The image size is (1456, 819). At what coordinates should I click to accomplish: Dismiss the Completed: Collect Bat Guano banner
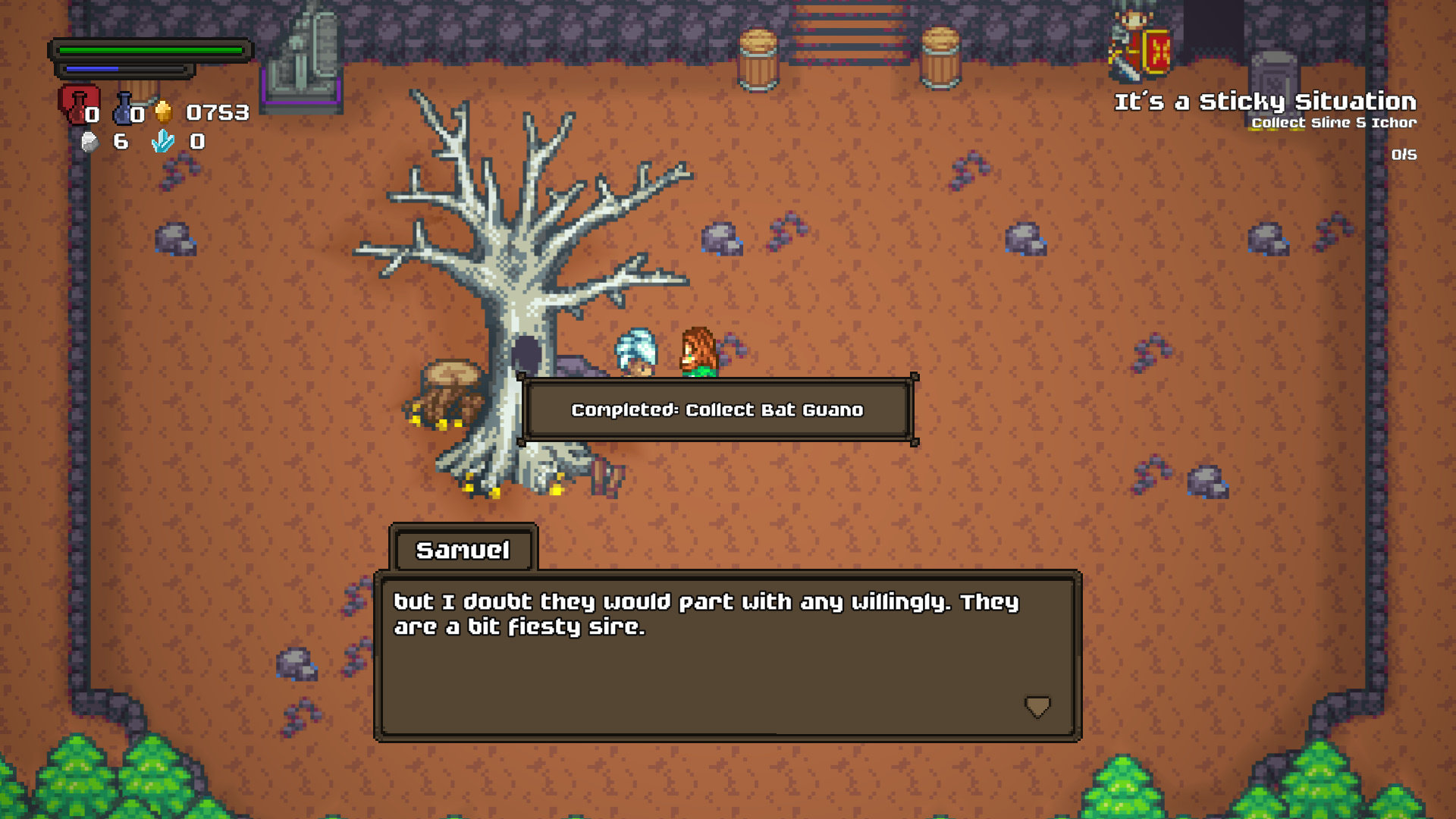[x=717, y=409]
